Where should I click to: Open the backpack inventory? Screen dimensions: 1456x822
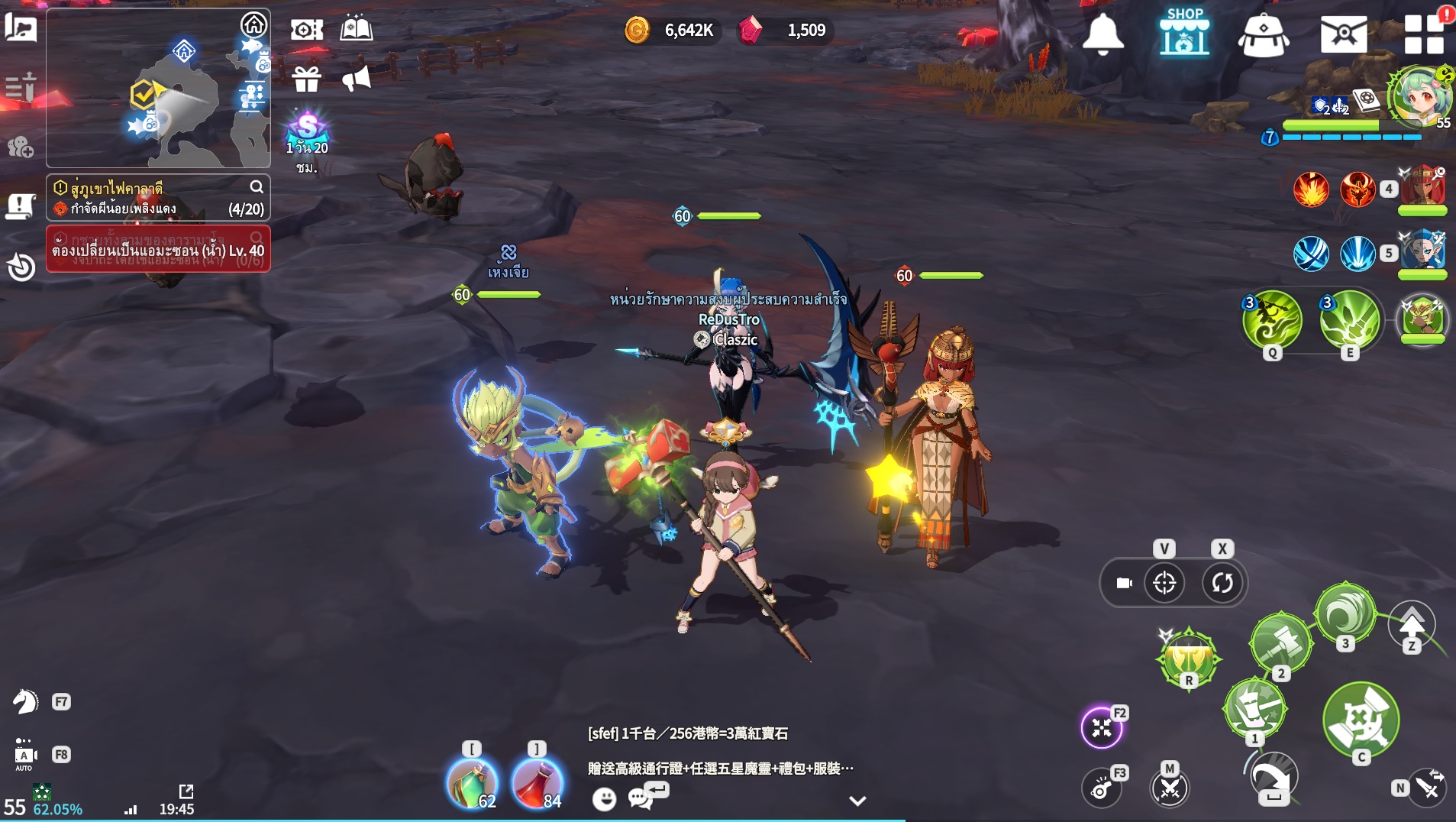(x=1264, y=35)
